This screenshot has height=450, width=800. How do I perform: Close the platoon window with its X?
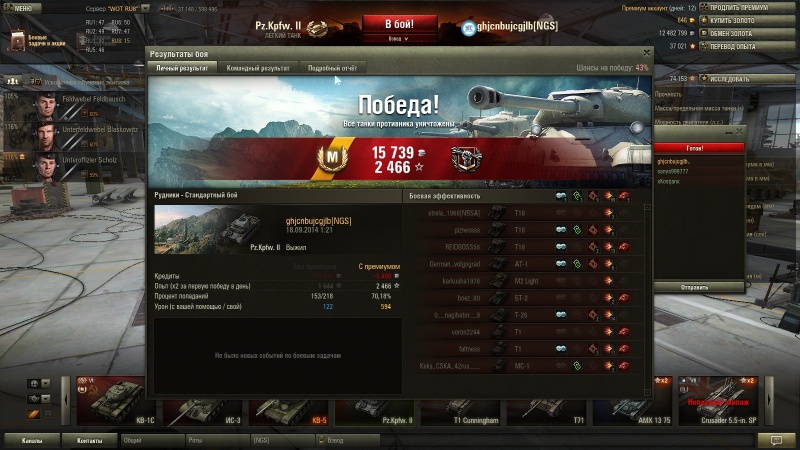coord(741,130)
